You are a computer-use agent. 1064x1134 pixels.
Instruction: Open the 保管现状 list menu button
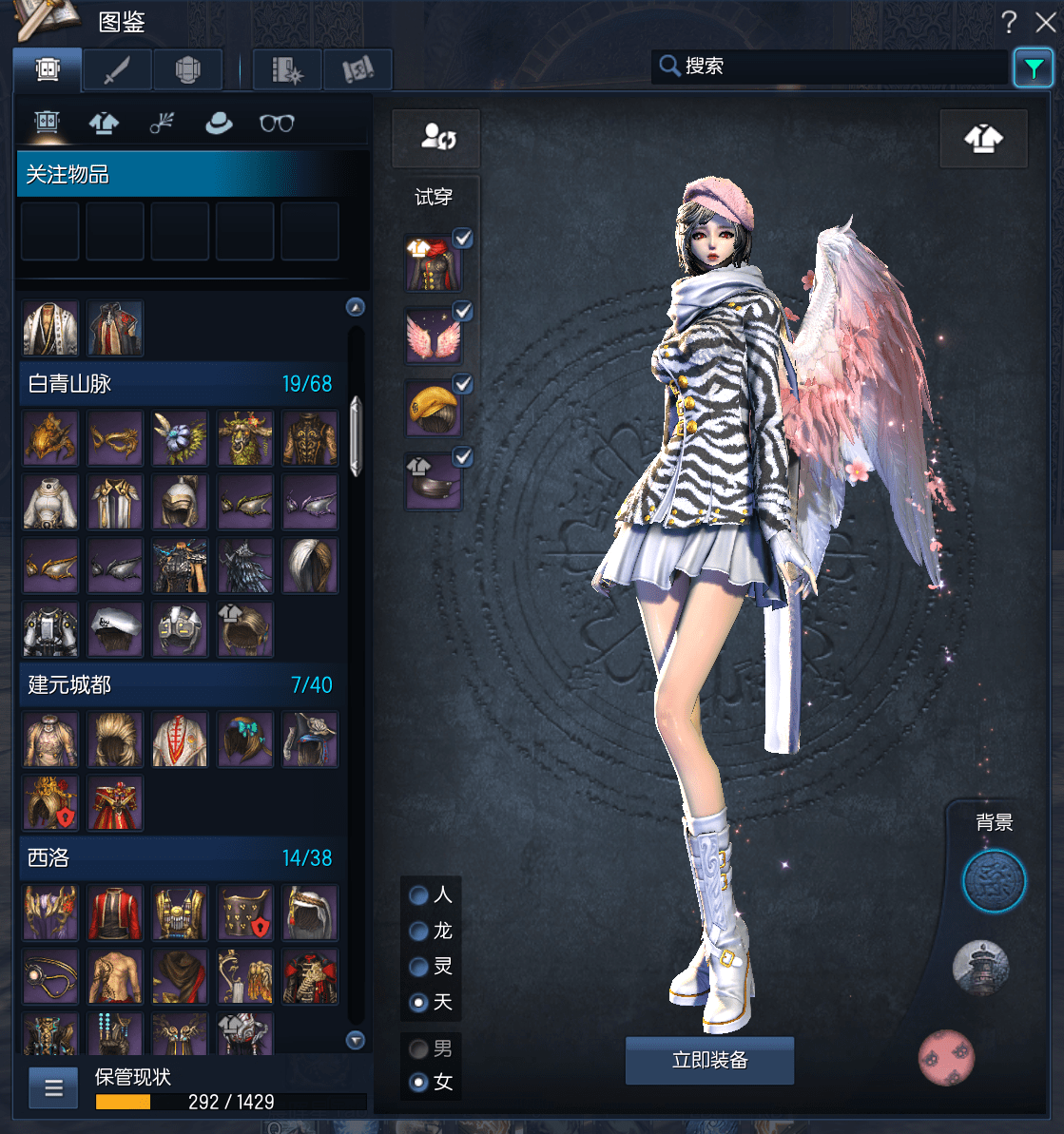tap(53, 1088)
